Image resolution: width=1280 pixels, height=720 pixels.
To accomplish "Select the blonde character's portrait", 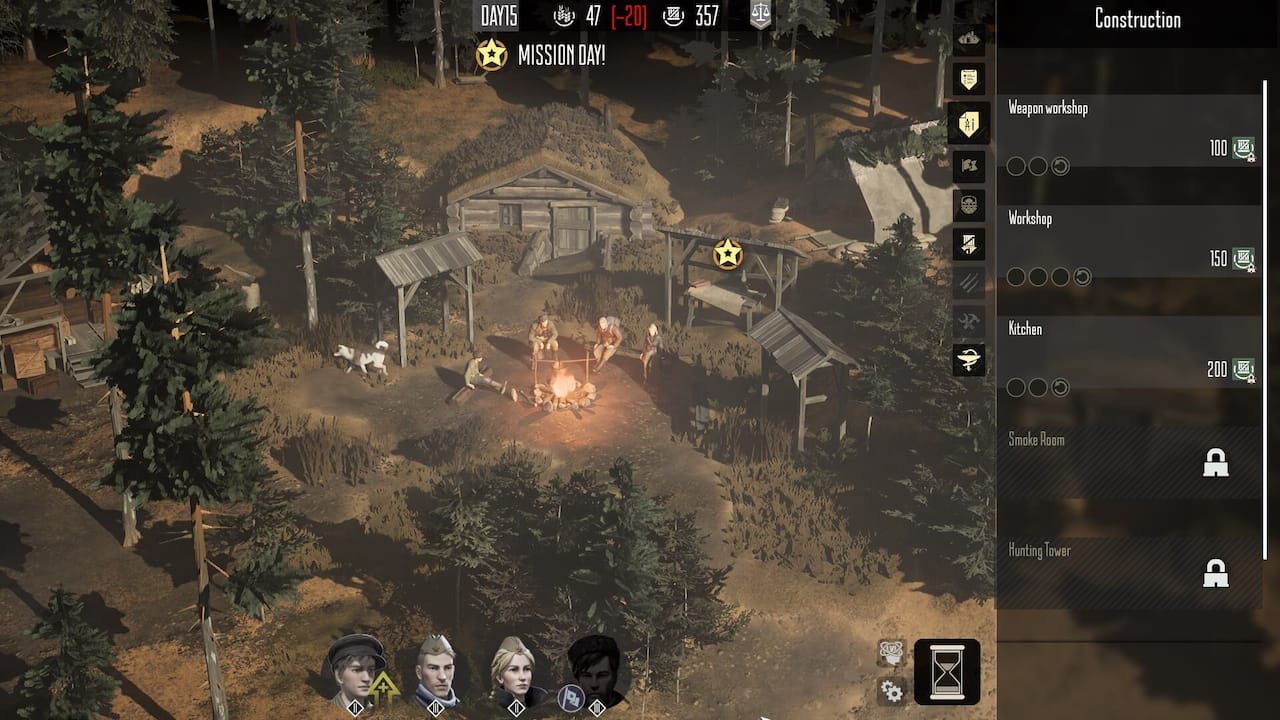I will (x=516, y=672).
